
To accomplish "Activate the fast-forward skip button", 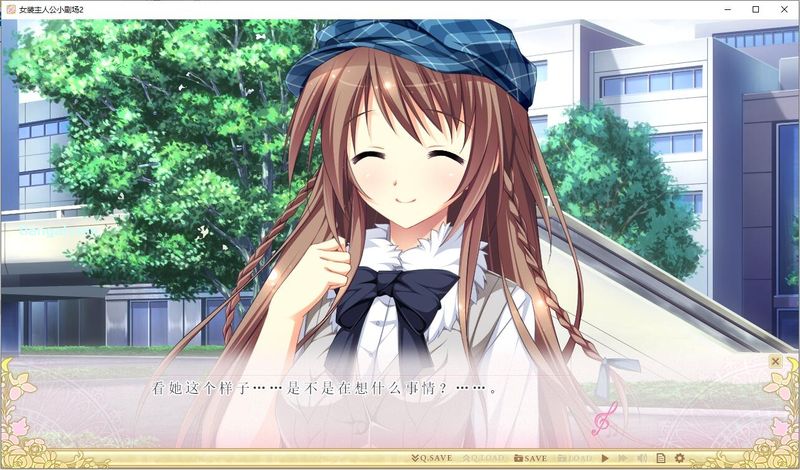I will coord(623,458).
